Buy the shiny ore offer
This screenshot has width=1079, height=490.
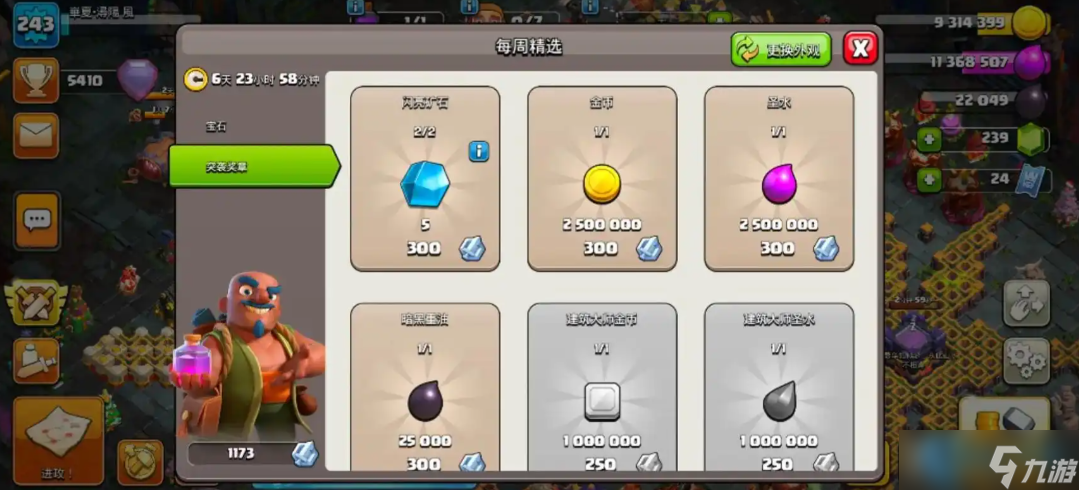(425, 180)
